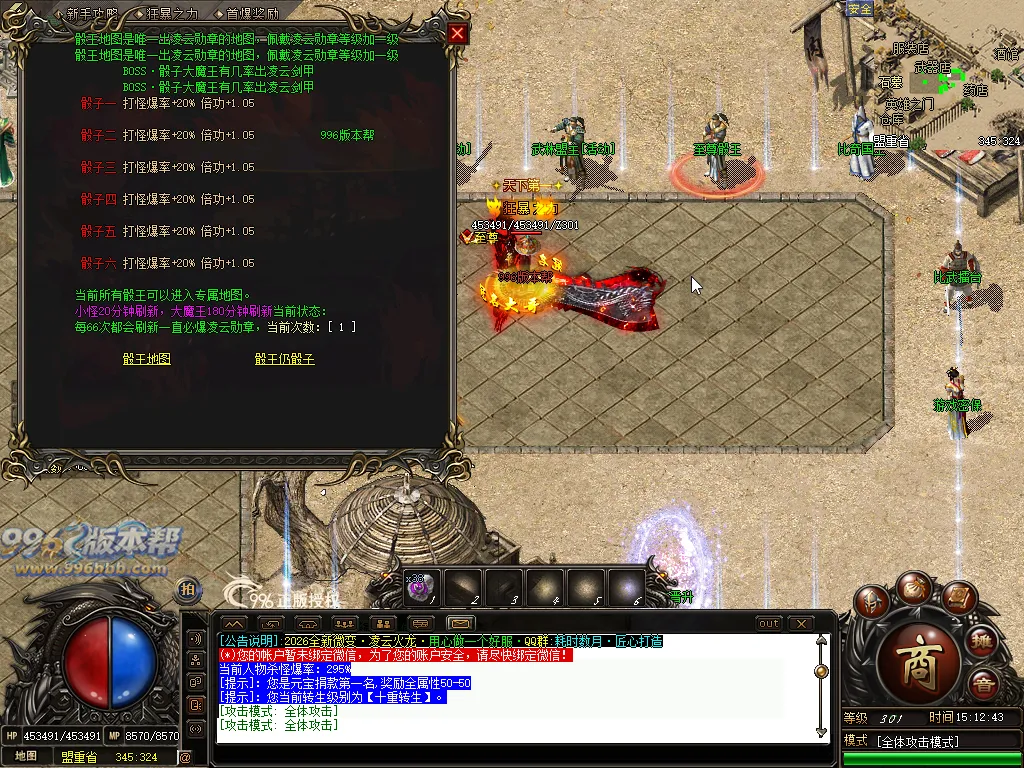Open the 首爆奖励 menu entry

252,14
